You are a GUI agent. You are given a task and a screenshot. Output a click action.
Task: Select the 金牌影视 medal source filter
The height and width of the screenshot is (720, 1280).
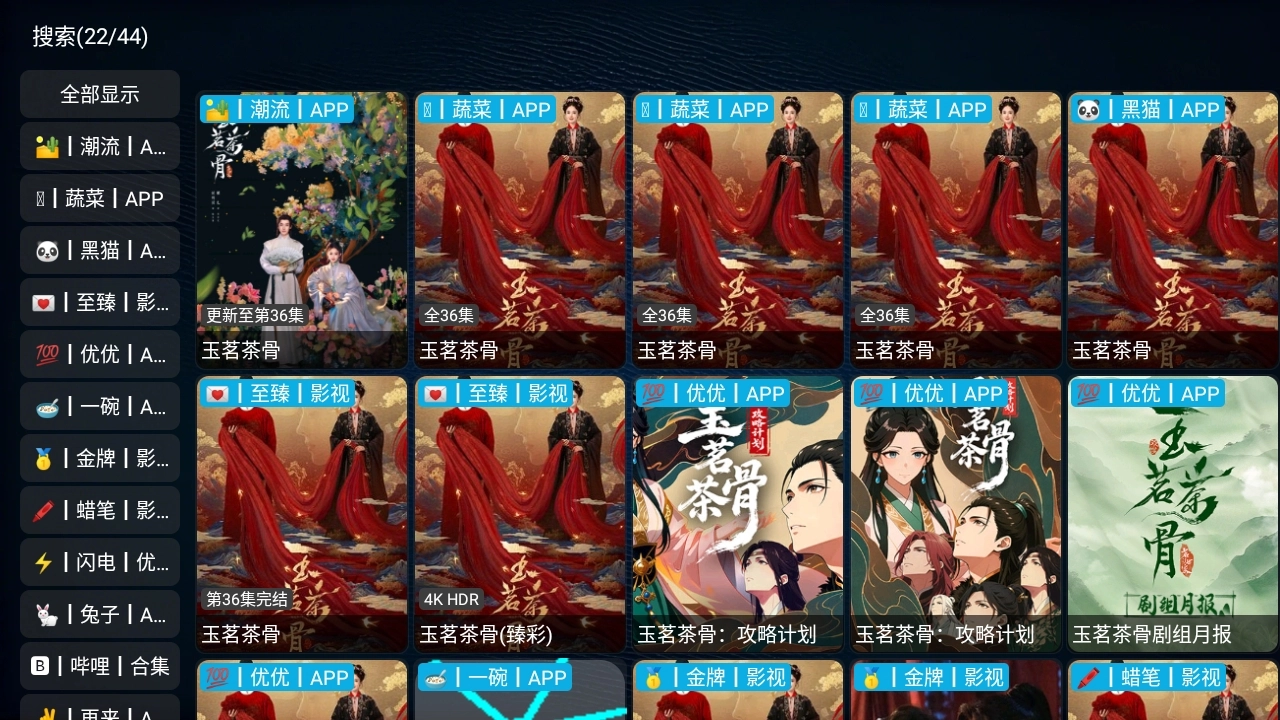coord(99,458)
